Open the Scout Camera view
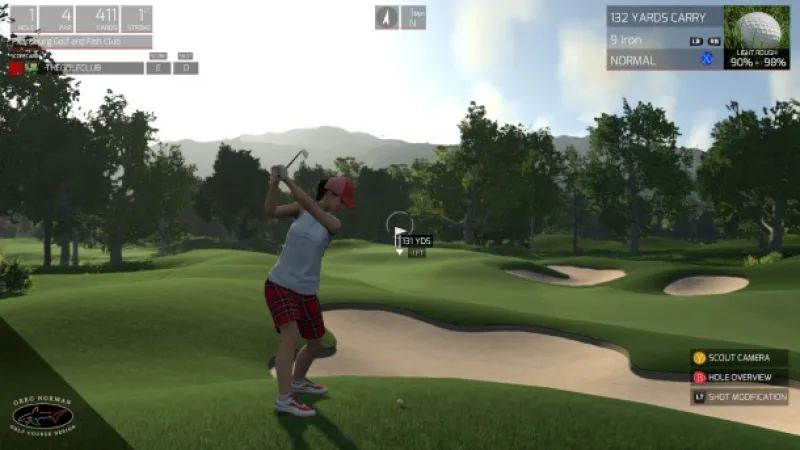Image resolution: width=800 pixels, height=450 pixels. point(739,358)
